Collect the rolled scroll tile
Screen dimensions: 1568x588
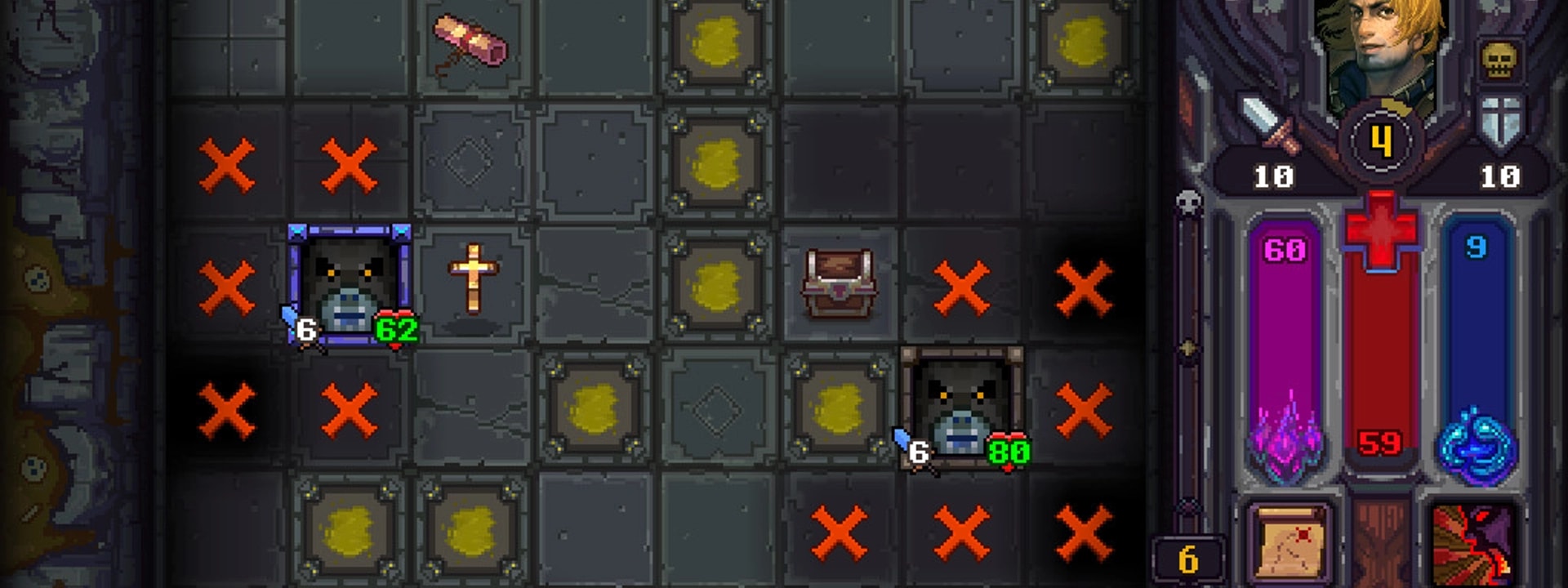click(x=470, y=41)
